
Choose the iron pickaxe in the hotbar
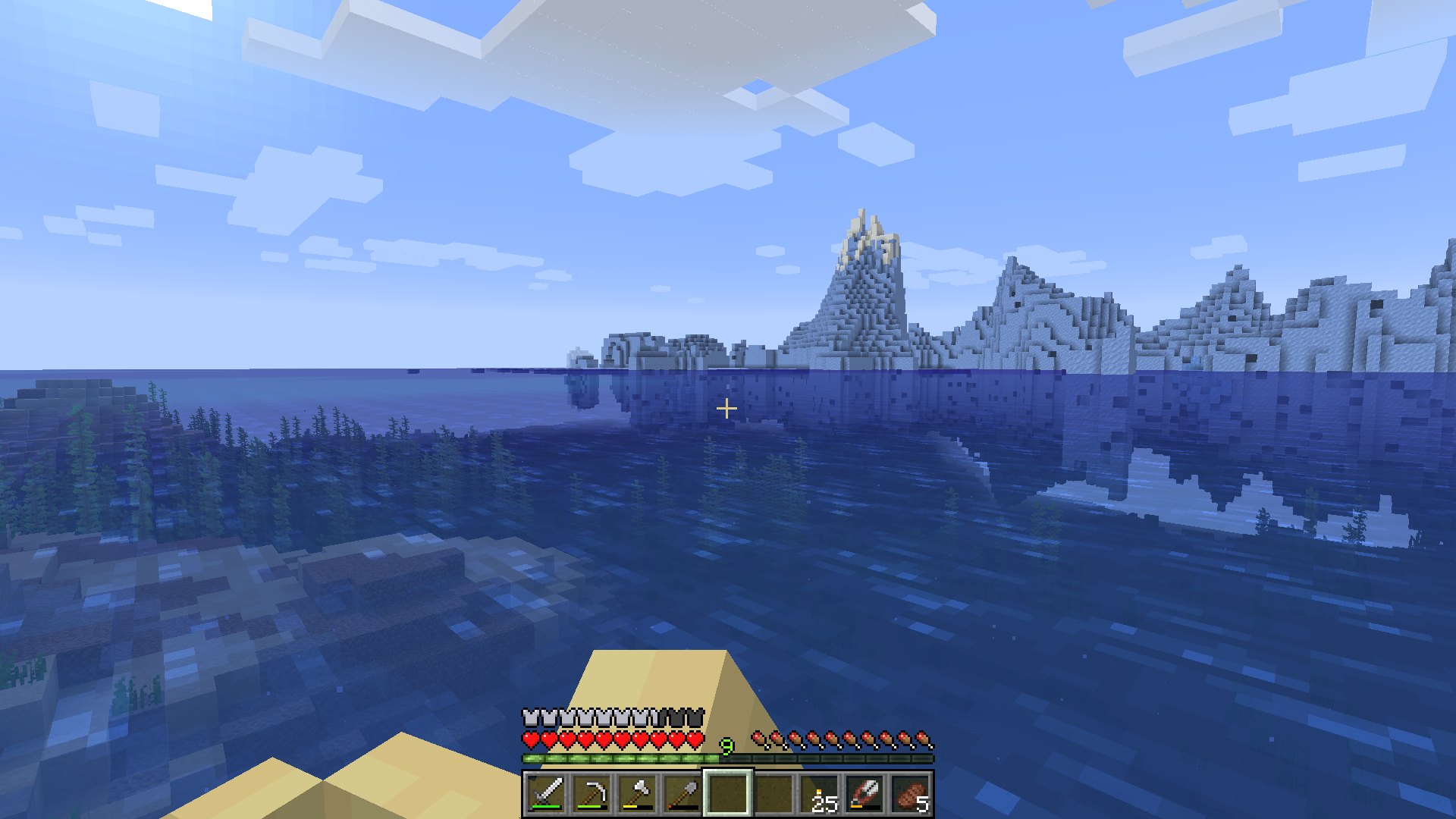click(591, 793)
